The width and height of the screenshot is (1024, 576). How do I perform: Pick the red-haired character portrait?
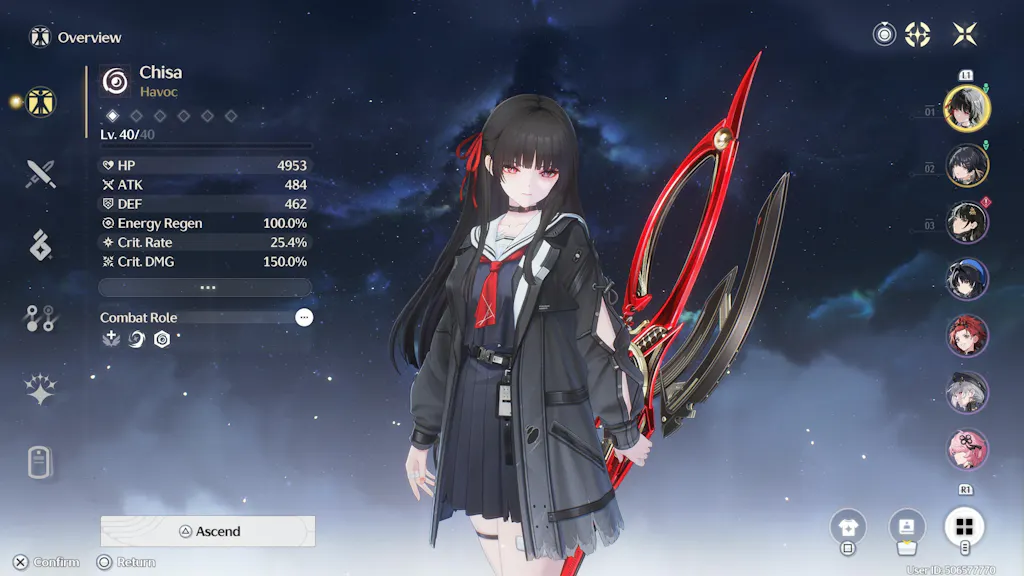[x=967, y=336]
